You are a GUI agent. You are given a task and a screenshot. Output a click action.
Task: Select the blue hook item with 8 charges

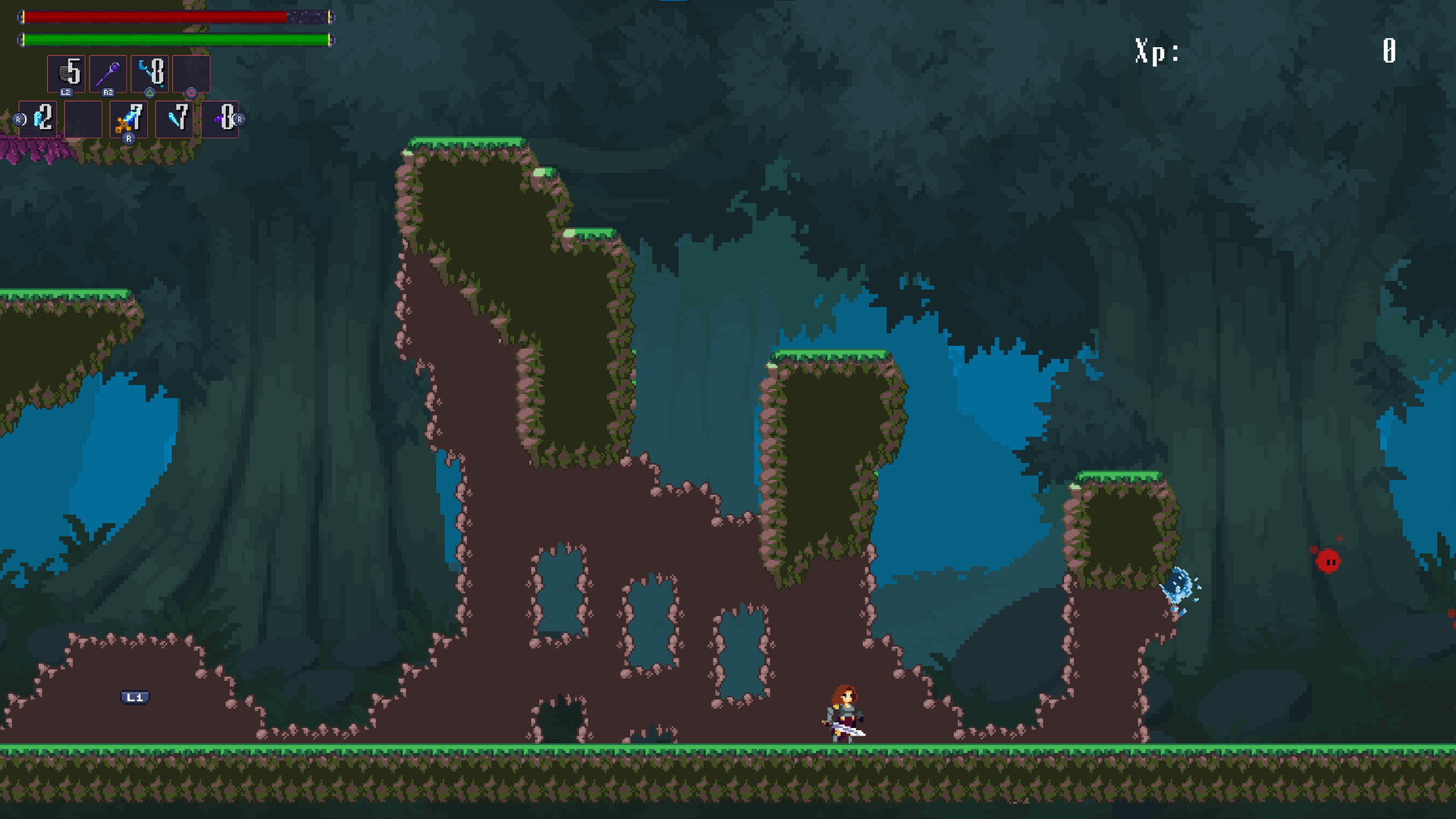click(149, 72)
